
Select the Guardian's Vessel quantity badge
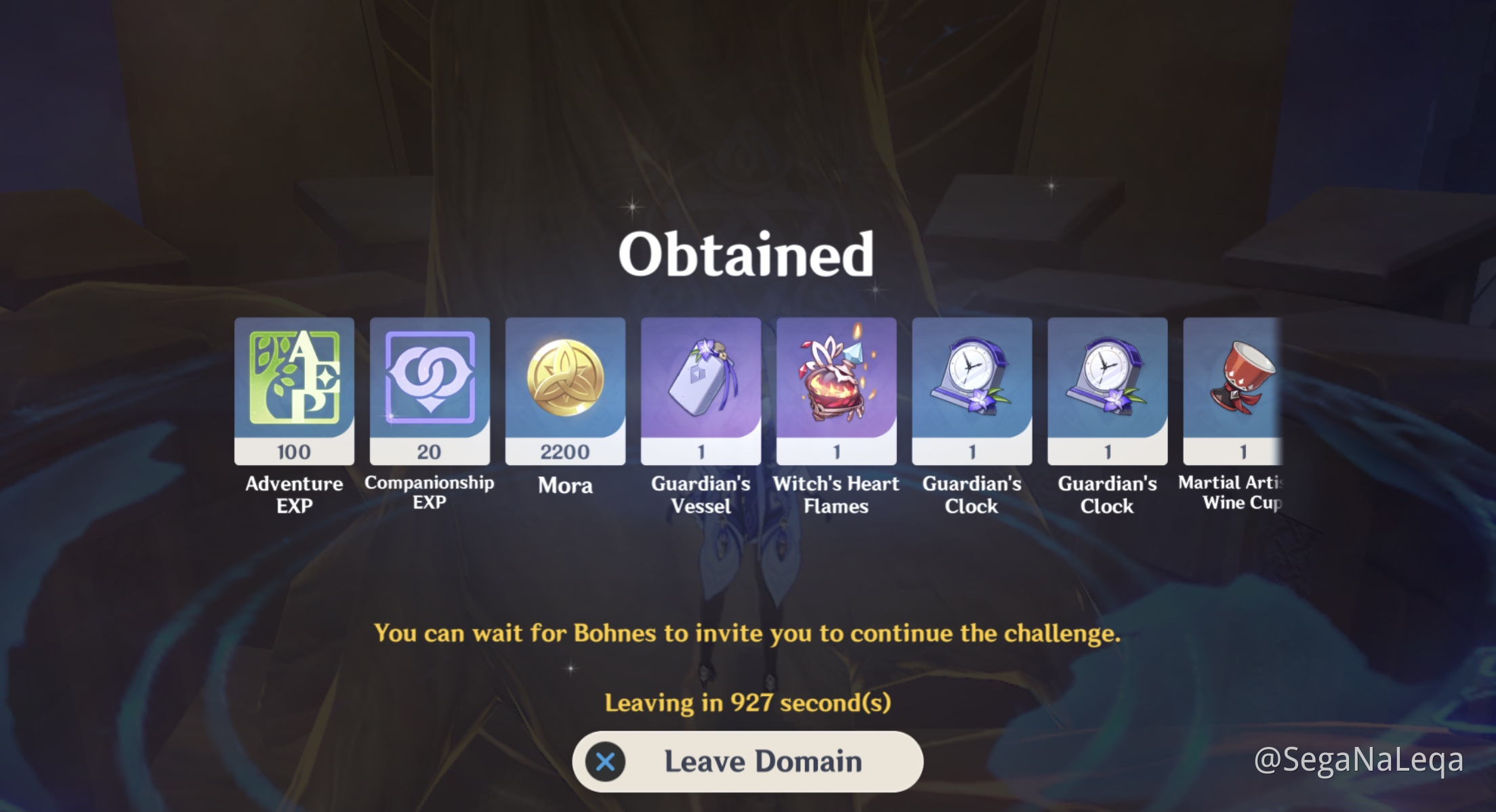[x=701, y=452]
